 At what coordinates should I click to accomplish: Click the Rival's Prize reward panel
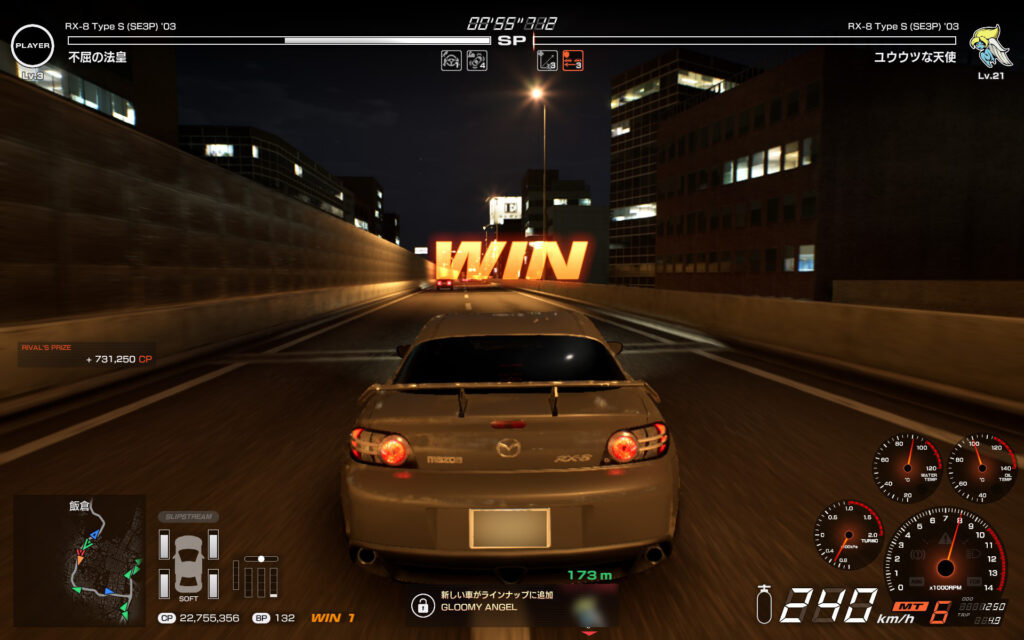[x=87, y=354]
